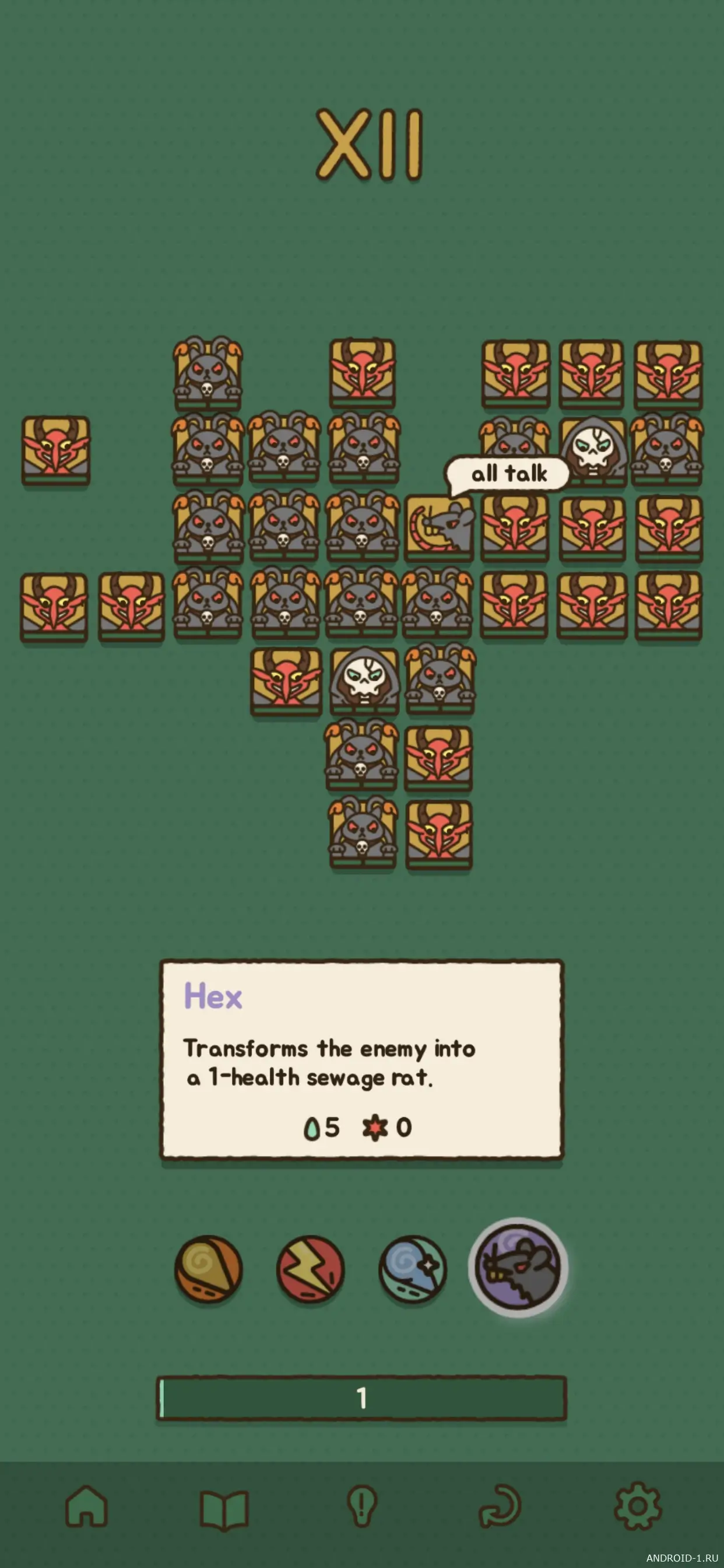This screenshot has width=724, height=1568.
Task: Show a hint with the lightbulb
Action: [x=362, y=1507]
